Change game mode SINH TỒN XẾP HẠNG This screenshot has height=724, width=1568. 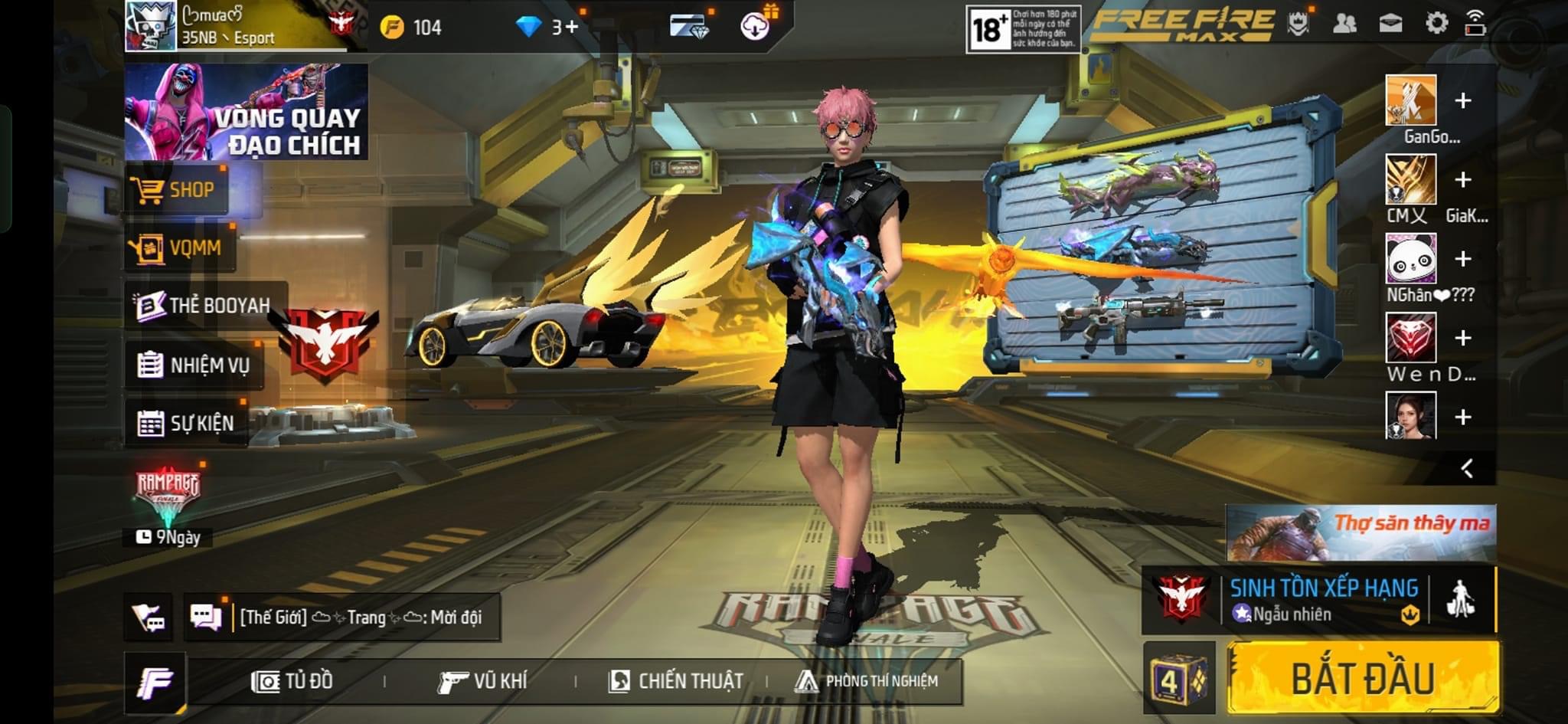tap(1322, 599)
